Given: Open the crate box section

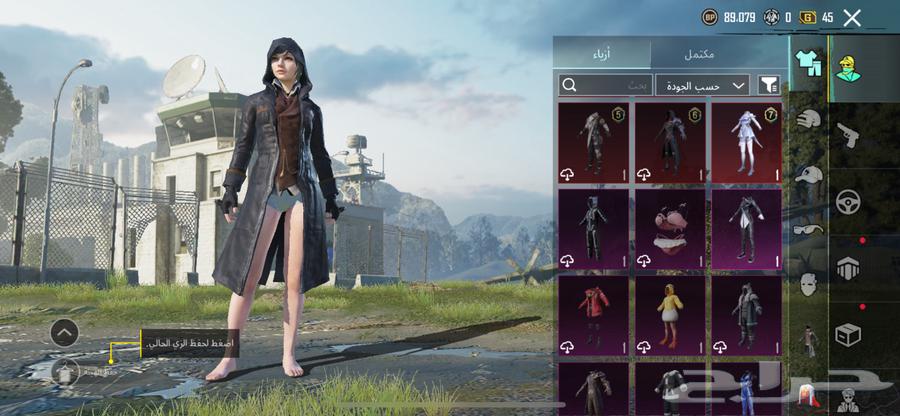Looking at the screenshot, I should 848,334.
